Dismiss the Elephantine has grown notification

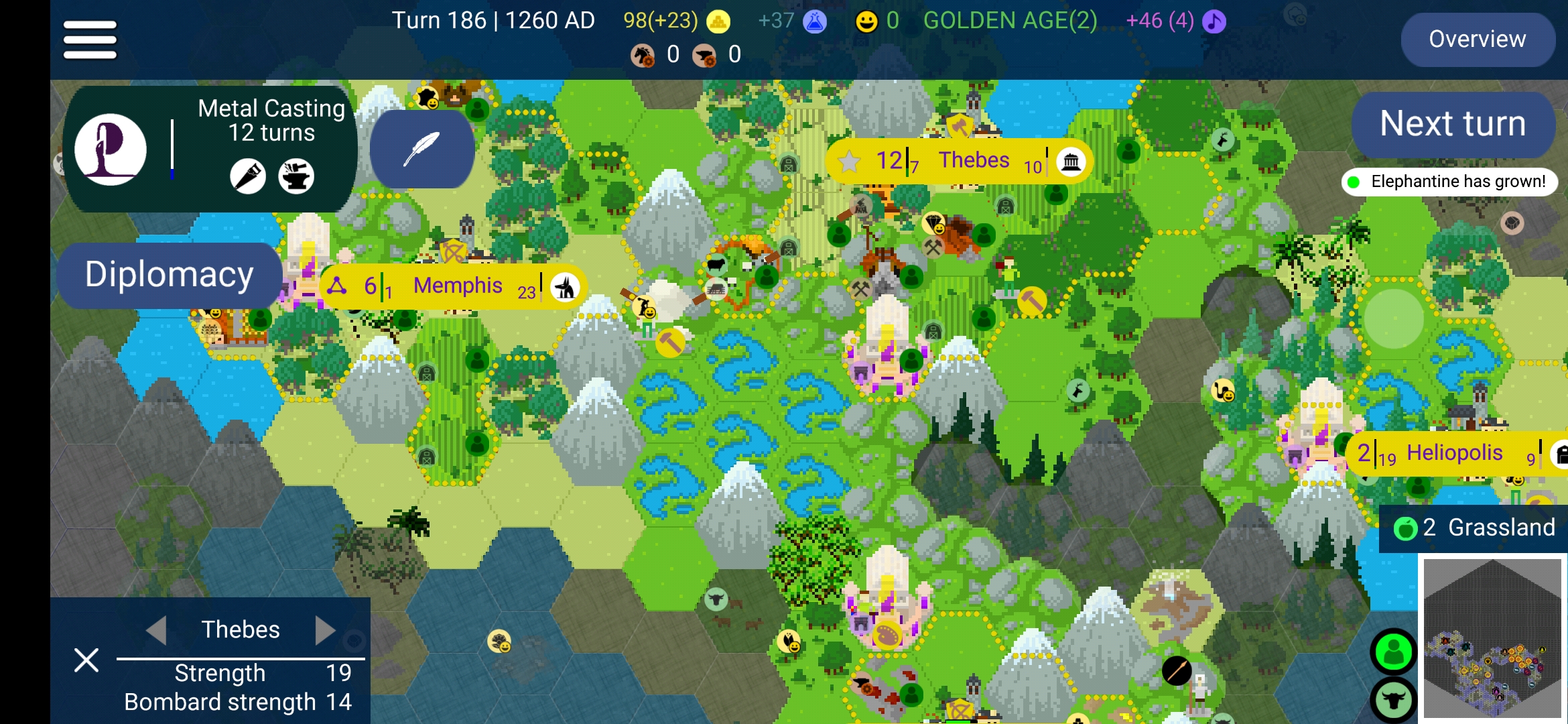click(1449, 182)
